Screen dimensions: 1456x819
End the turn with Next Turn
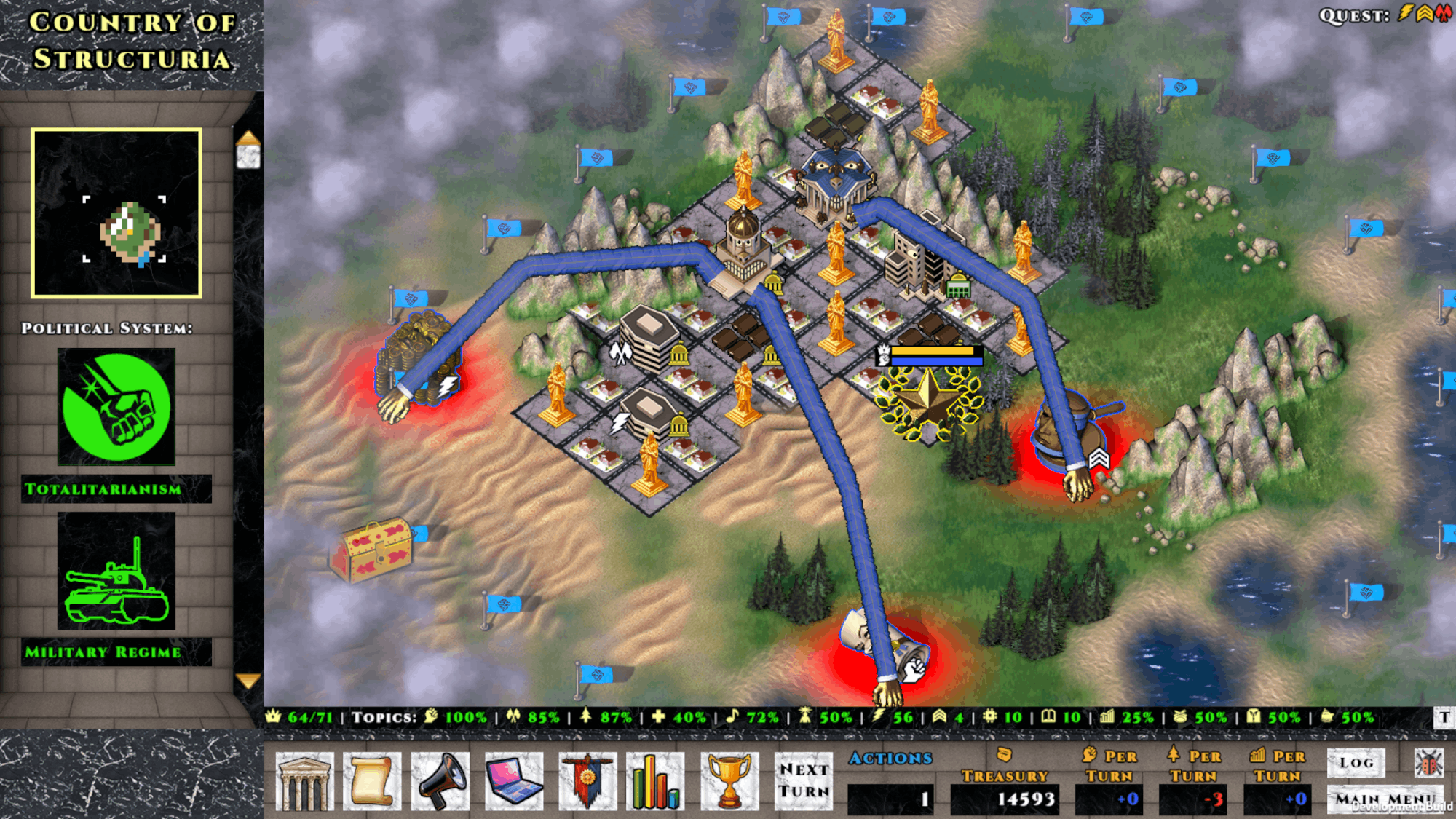pyautogui.click(x=804, y=780)
